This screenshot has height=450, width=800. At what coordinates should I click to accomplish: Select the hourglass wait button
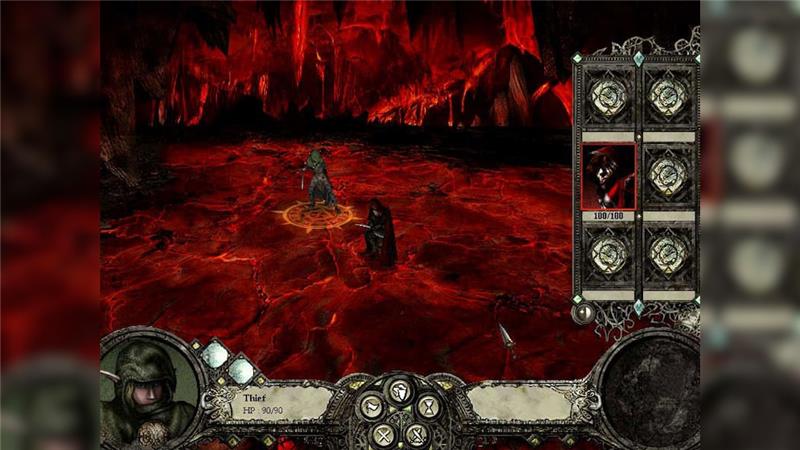click(428, 406)
